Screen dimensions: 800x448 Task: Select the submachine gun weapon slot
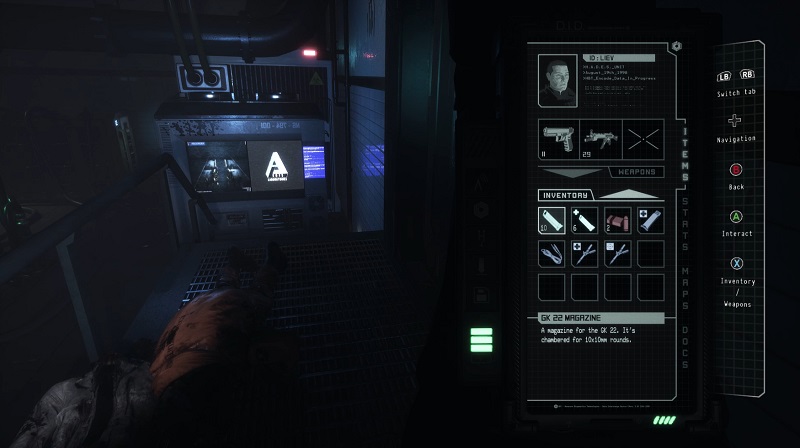[x=600, y=137]
